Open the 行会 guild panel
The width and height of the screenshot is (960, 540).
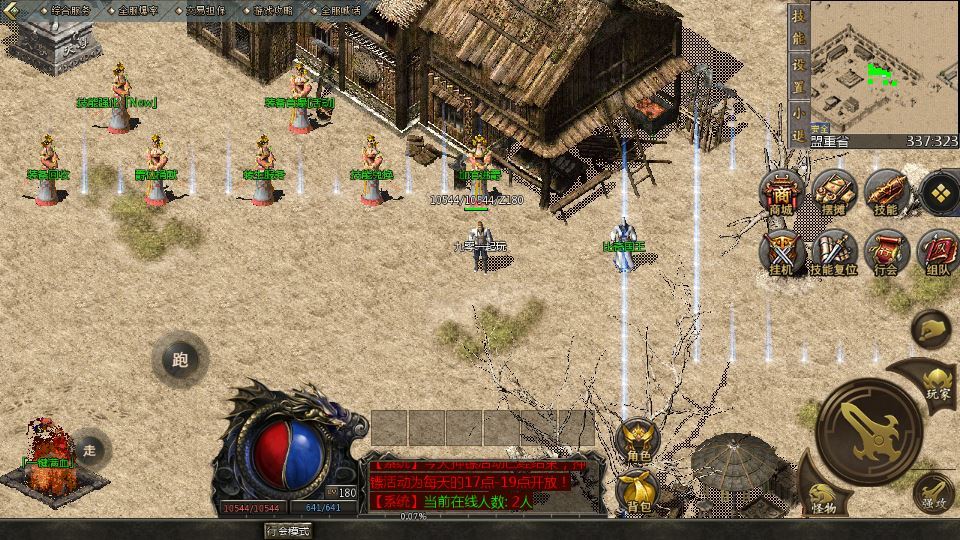click(886, 253)
